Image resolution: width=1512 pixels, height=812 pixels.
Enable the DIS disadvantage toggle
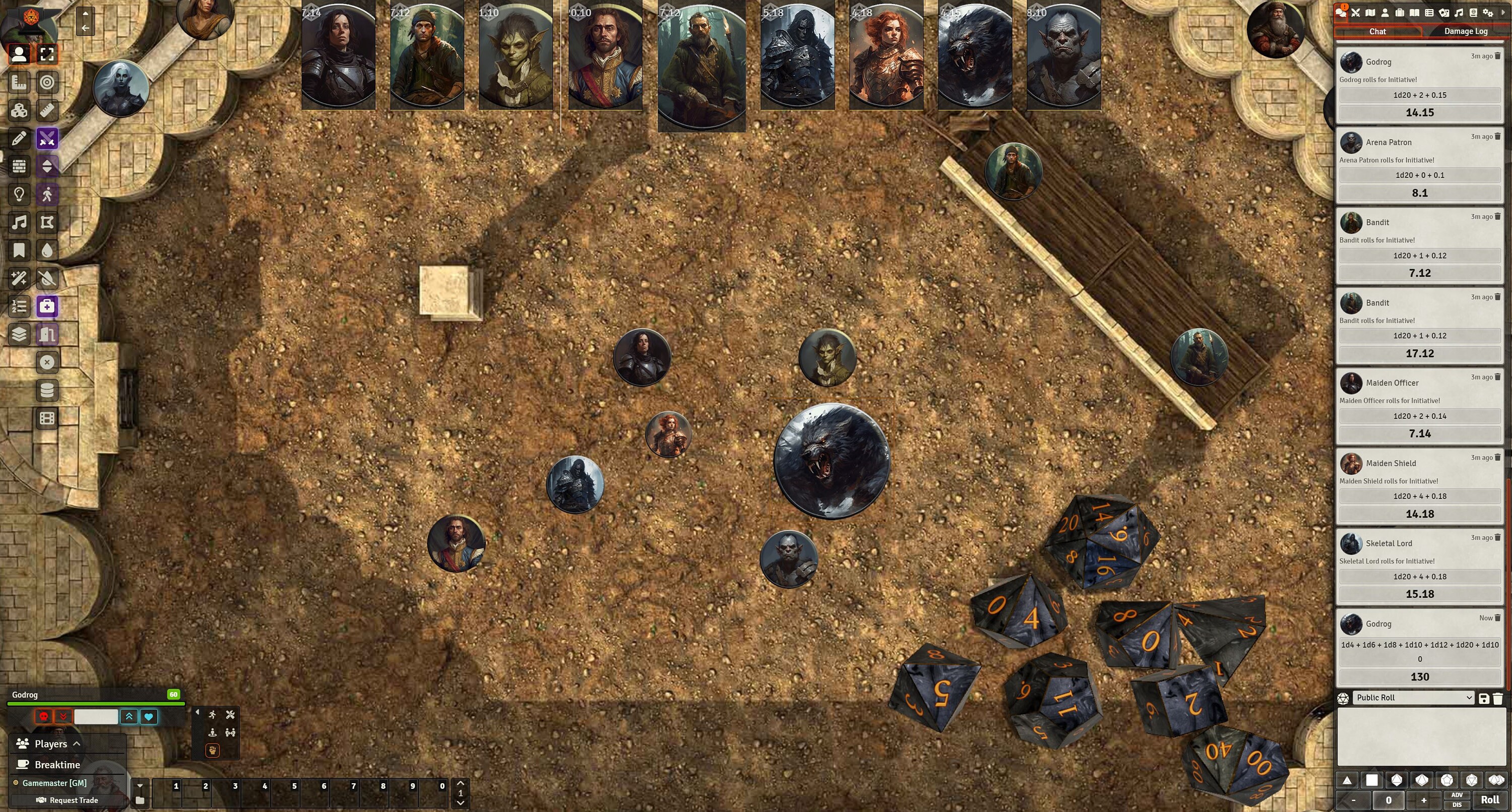(1457, 804)
